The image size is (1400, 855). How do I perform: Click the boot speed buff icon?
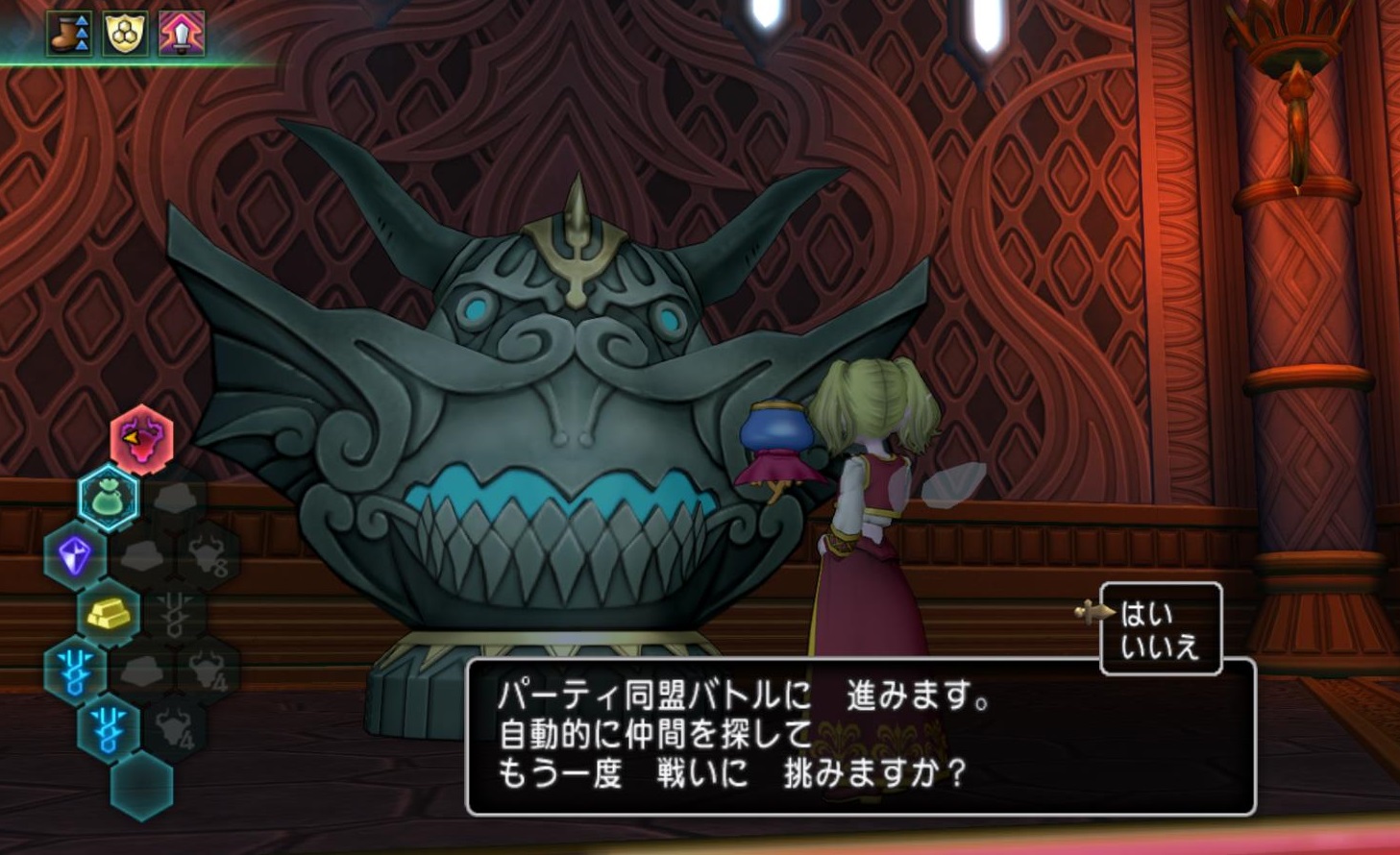point(69,35)
